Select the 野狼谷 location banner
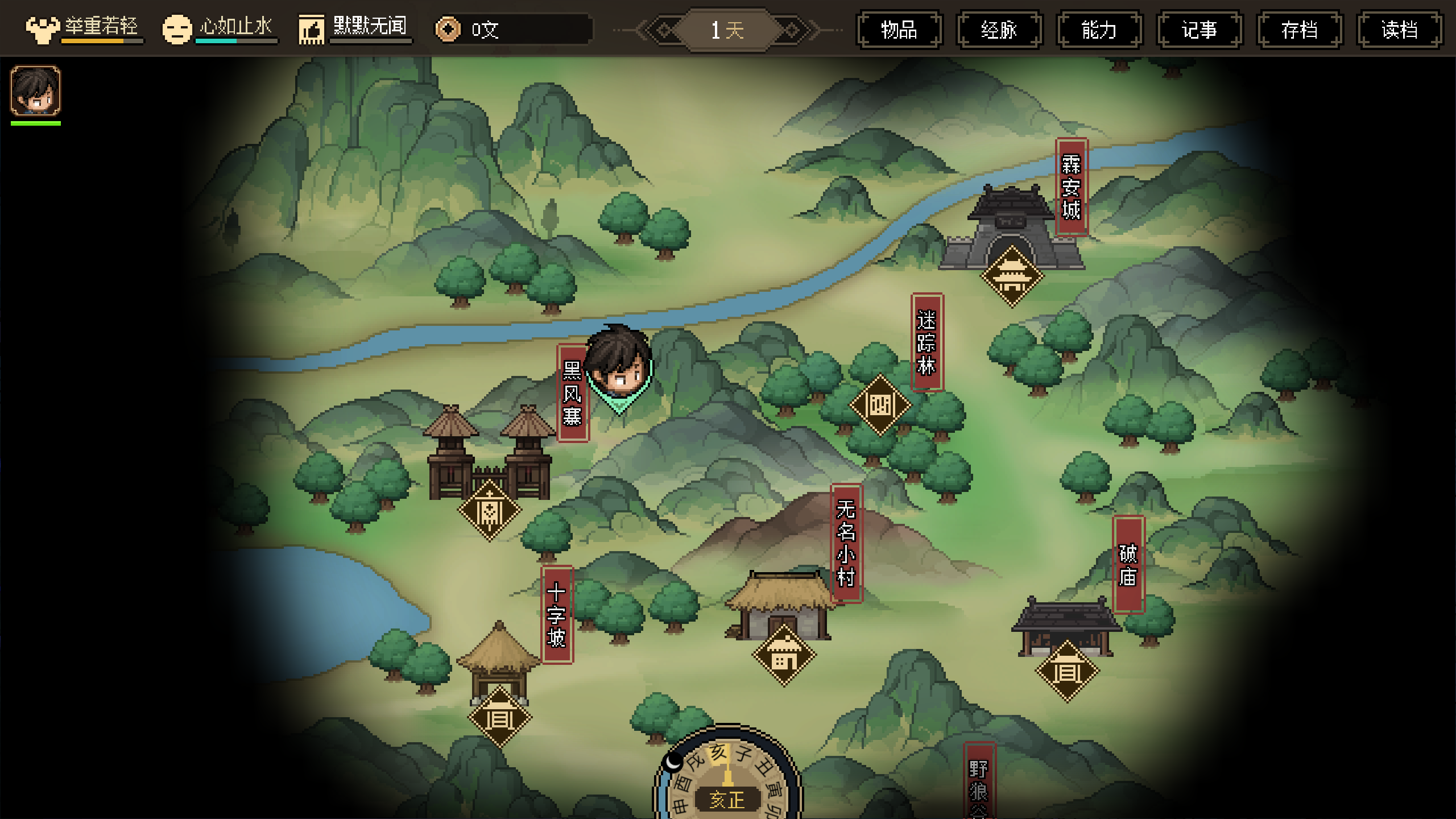The height and width of the screenshot is (819, 1456). 979,785
